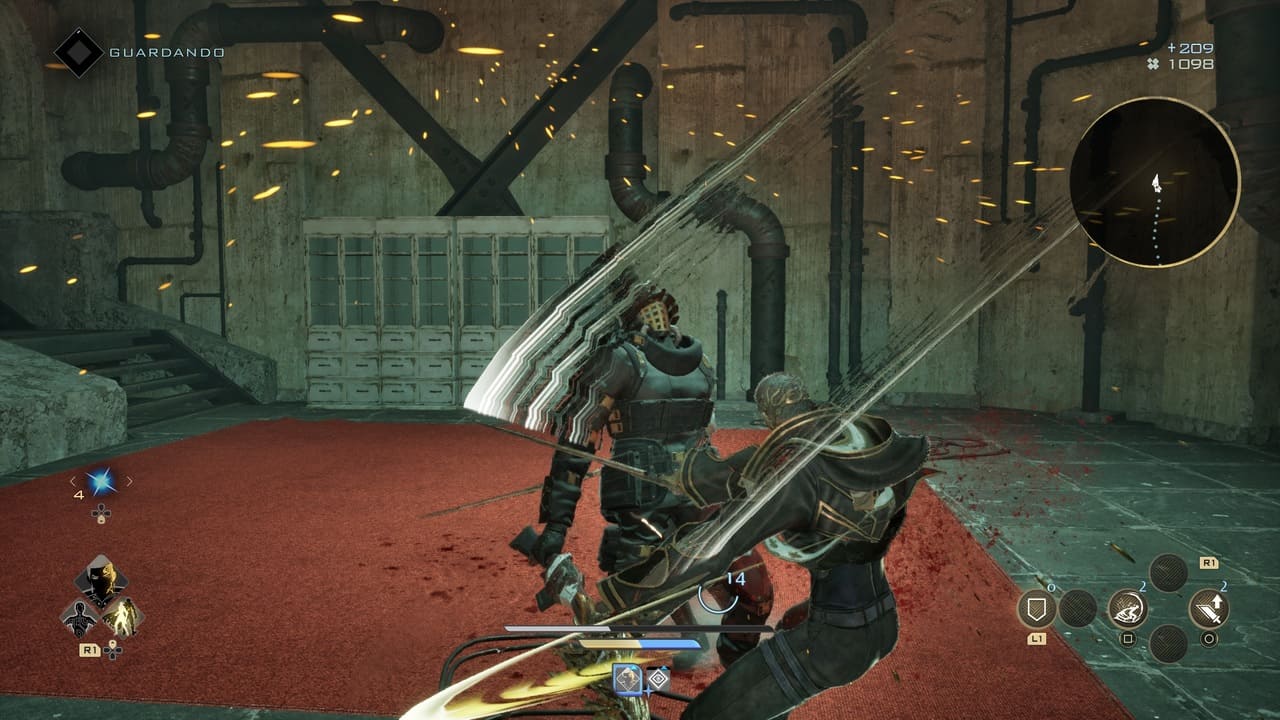Select the blue spark consumable item
The image size is (1280, 720).
[x=100, y=482]
